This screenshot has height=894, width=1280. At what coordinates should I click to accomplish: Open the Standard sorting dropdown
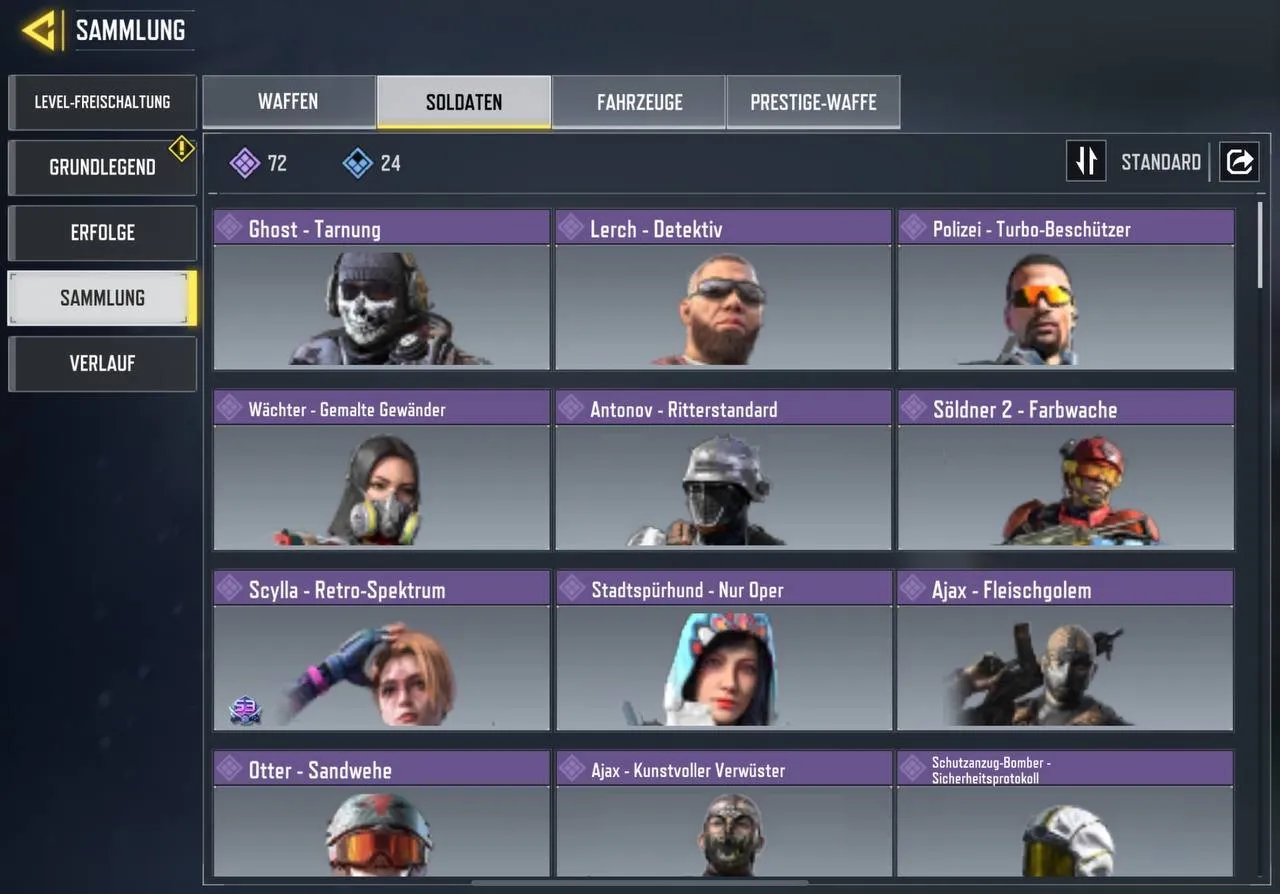[x=1160, y=161]
